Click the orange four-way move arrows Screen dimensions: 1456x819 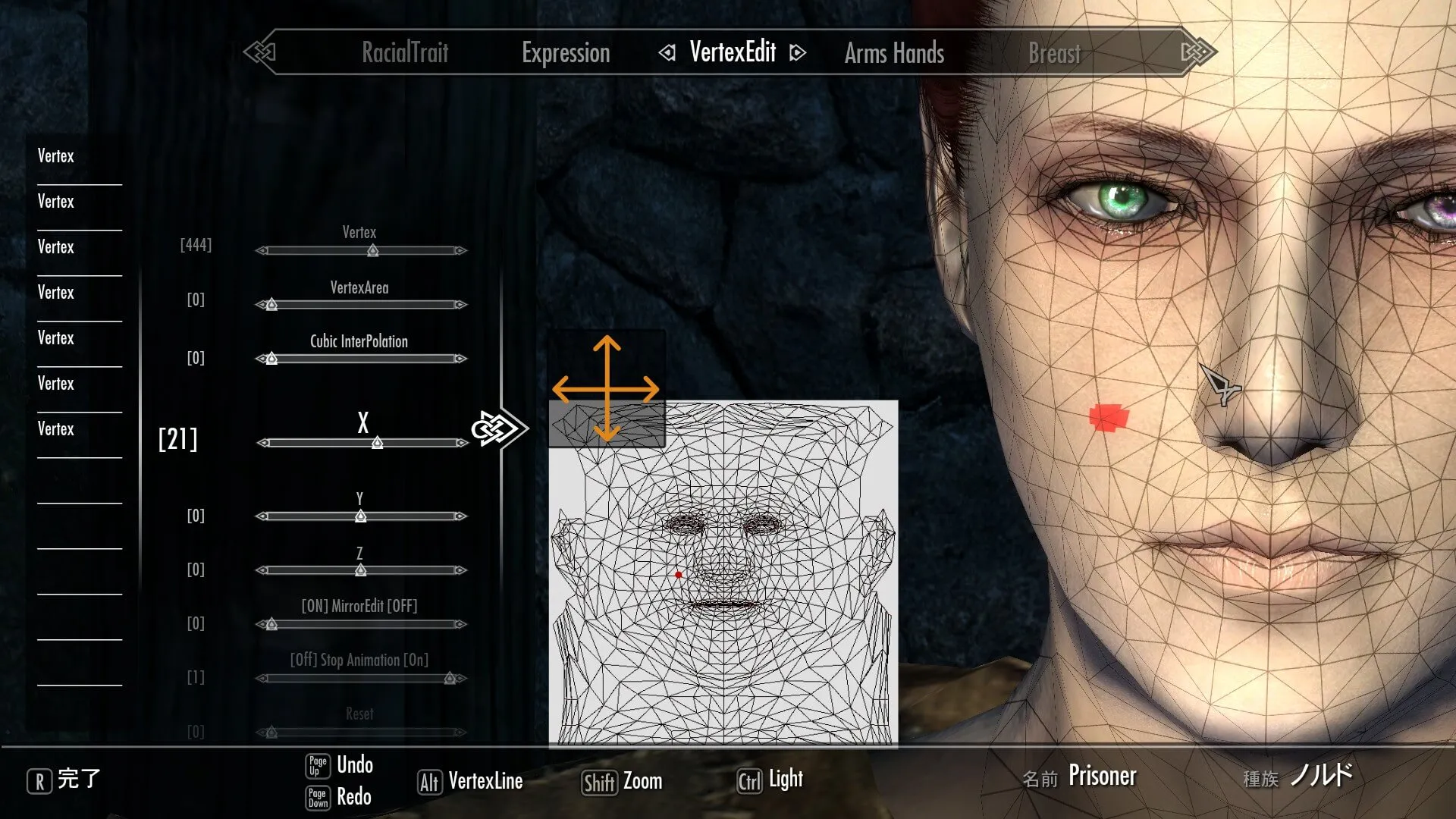(606, 389)
